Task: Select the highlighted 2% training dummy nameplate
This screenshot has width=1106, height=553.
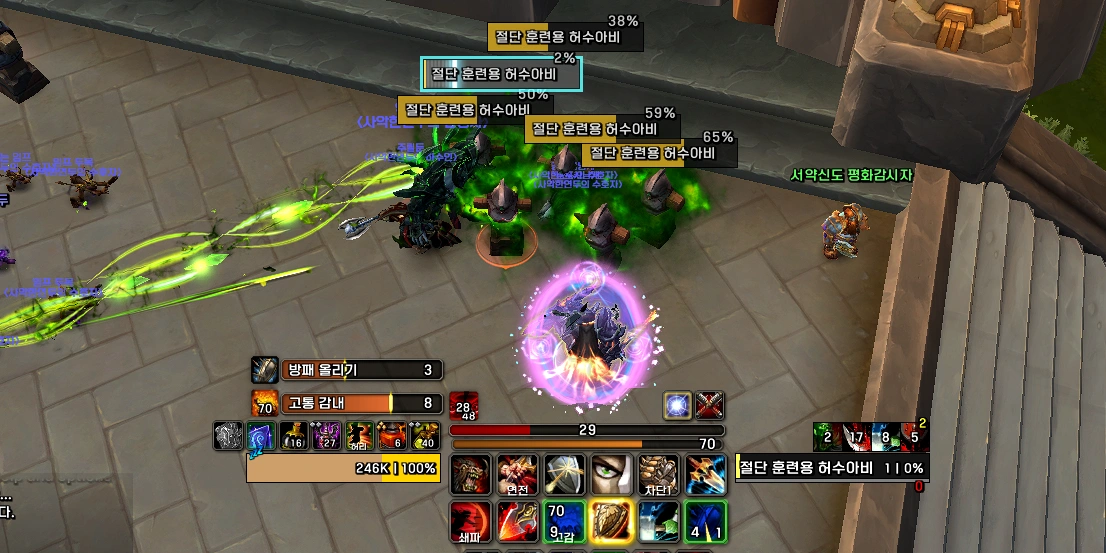Action: (501, 74)
